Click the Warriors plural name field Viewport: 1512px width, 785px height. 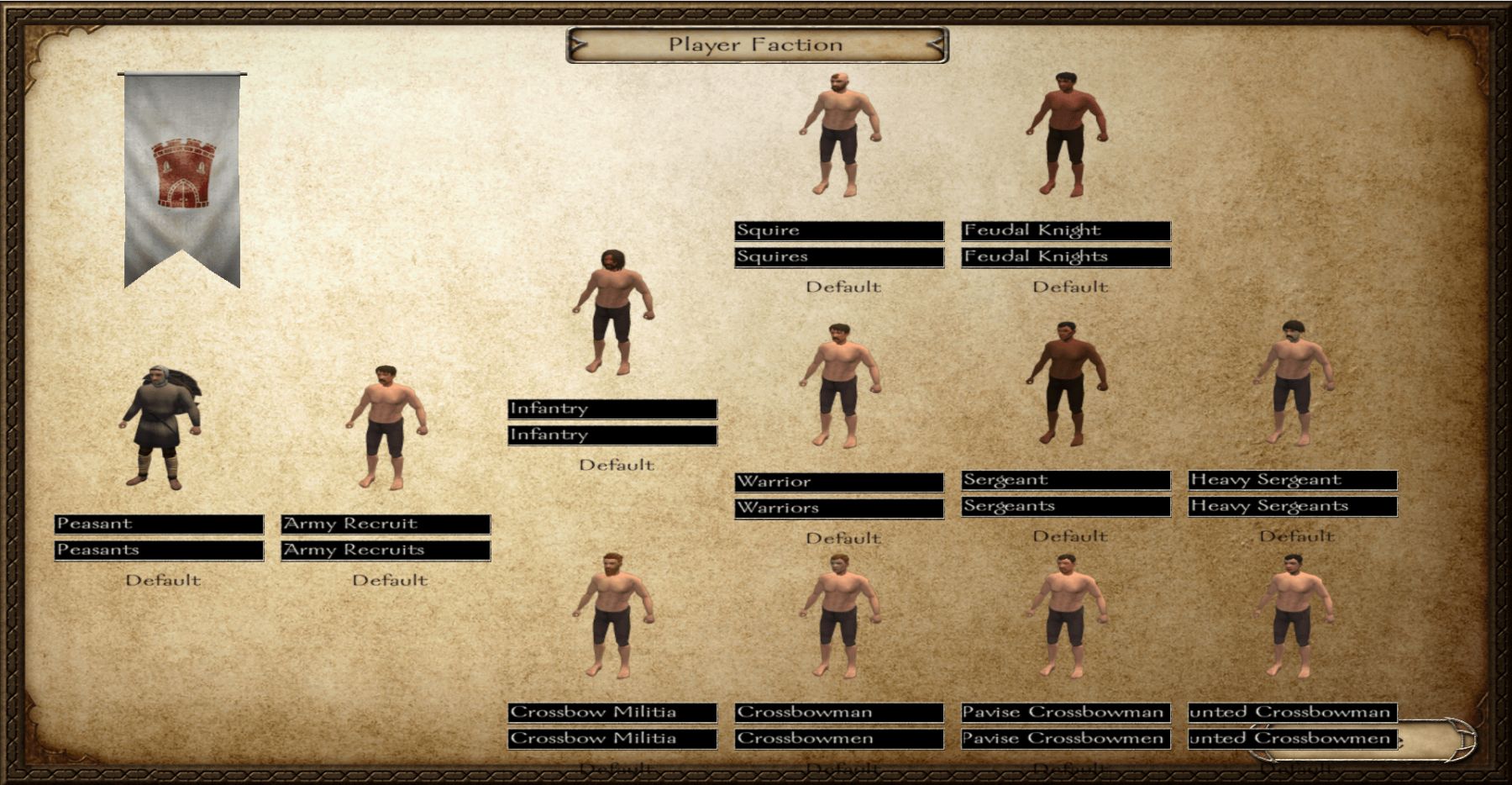(838, 508)
